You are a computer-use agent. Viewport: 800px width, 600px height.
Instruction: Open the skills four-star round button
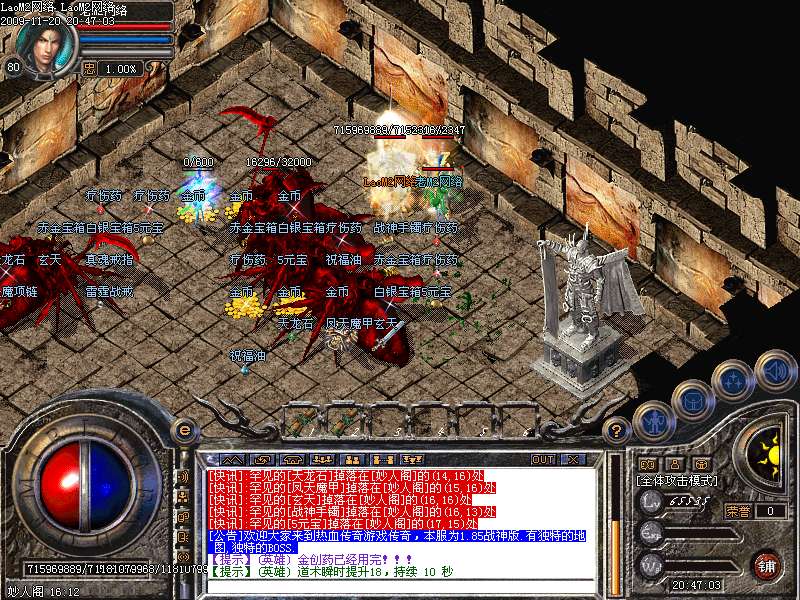click(734, 381)
